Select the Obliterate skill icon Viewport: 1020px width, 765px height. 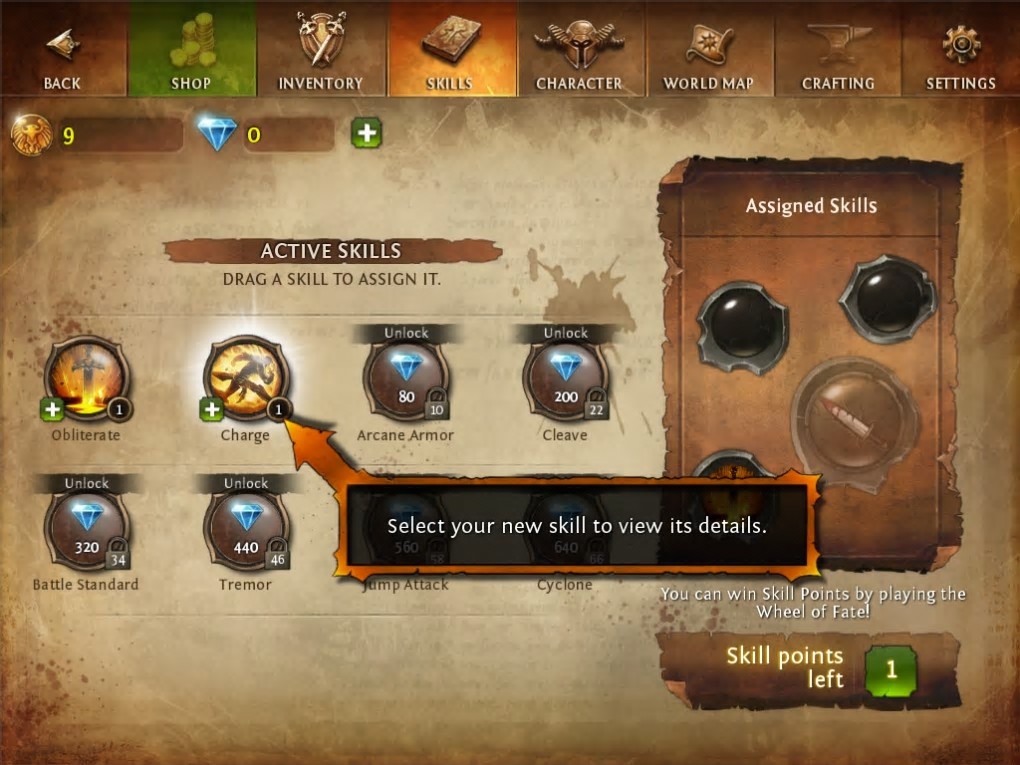[x=86, y=377]
